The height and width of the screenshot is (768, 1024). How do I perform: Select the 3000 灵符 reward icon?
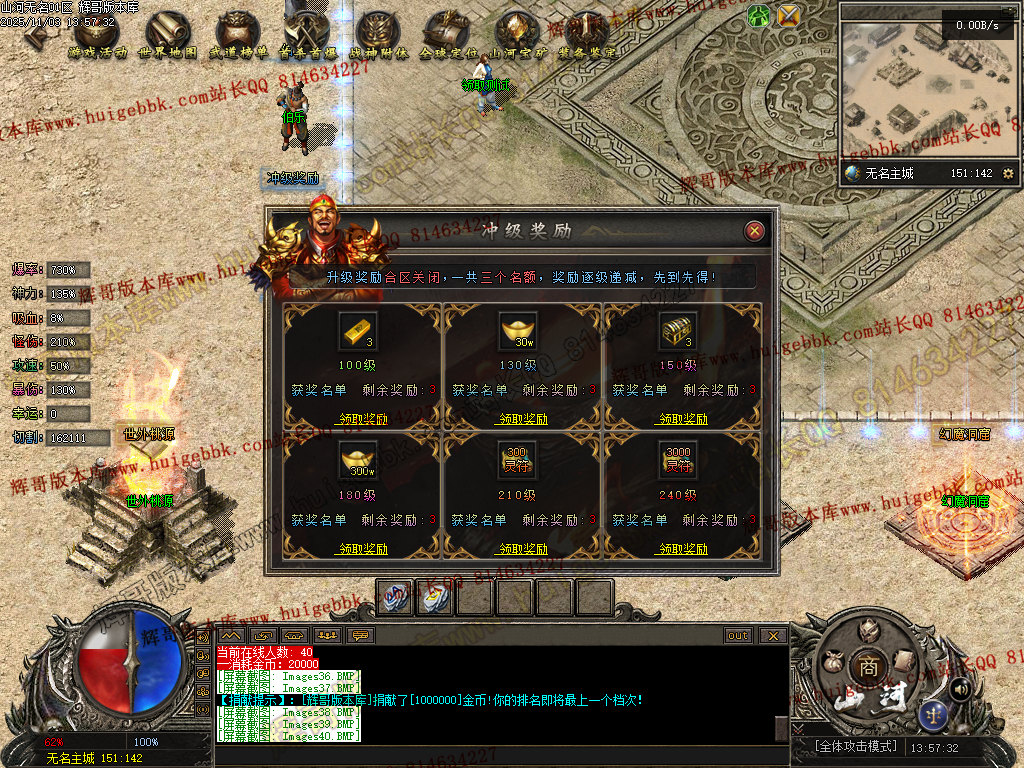pyautogui.click(x=678, y=460)
